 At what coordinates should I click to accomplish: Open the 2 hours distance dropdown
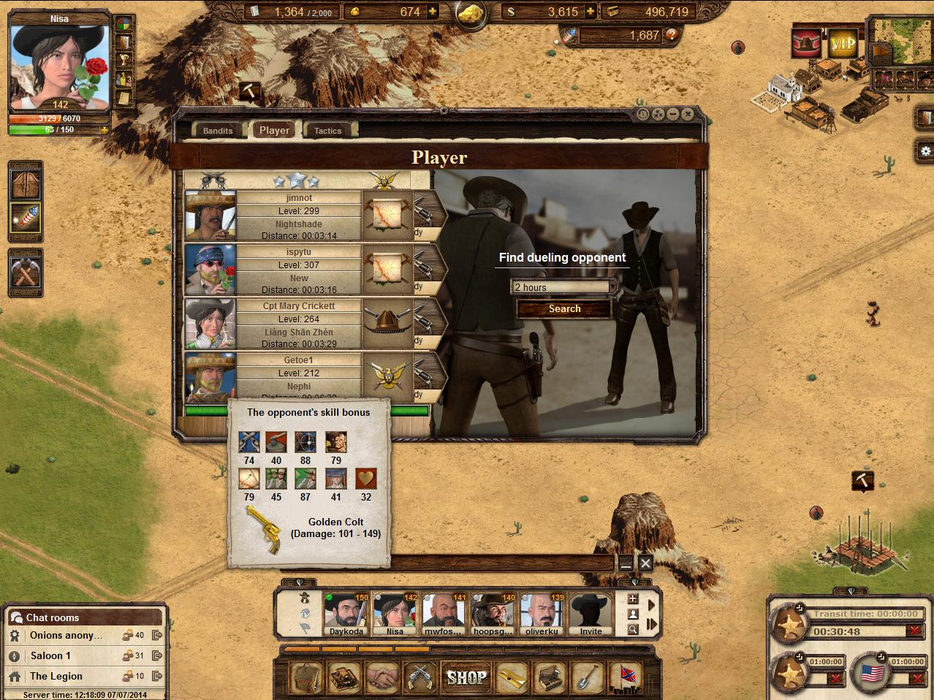point(564,287)
